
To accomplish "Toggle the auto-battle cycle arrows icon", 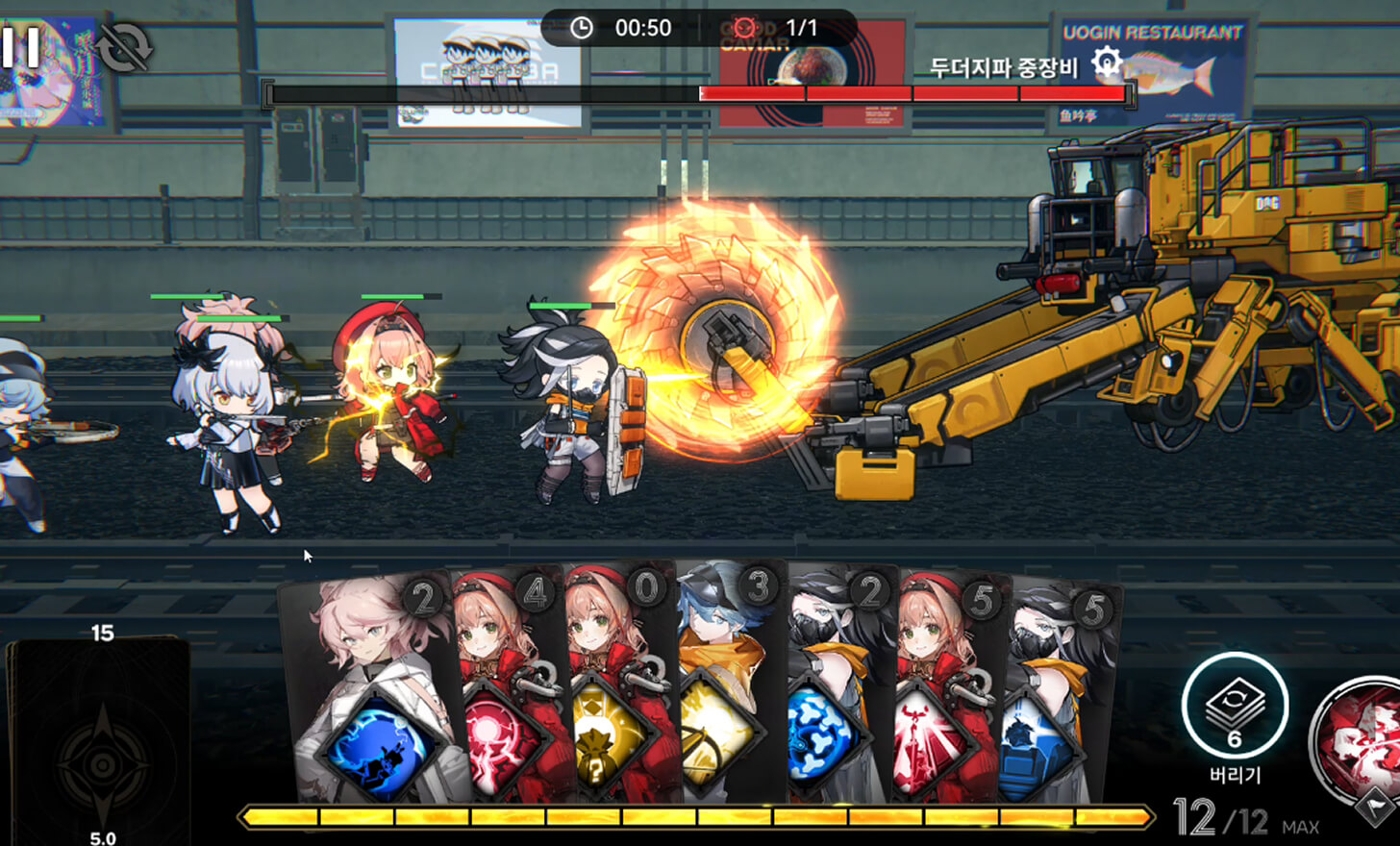I will pos(125,48).
